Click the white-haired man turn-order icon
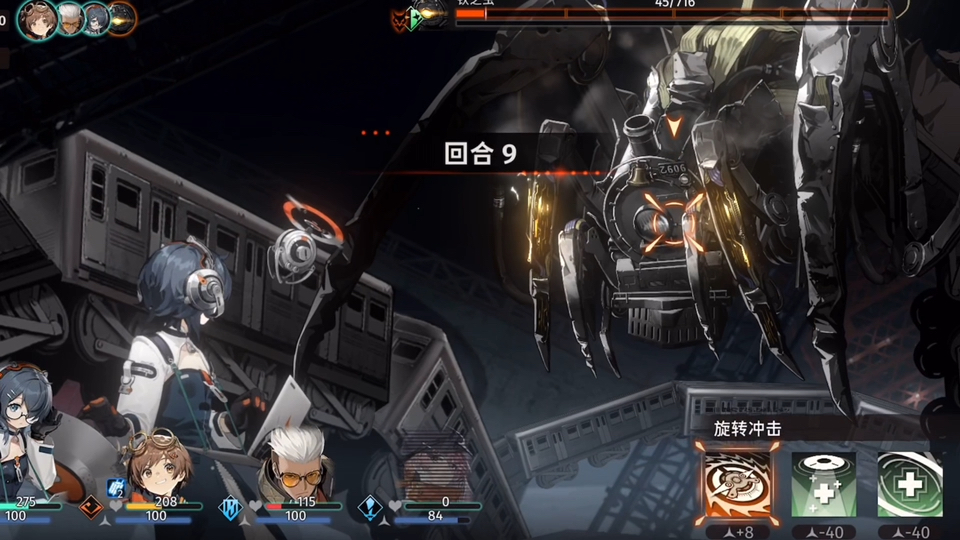The image size is (960, 540). (x=70, y=18)
